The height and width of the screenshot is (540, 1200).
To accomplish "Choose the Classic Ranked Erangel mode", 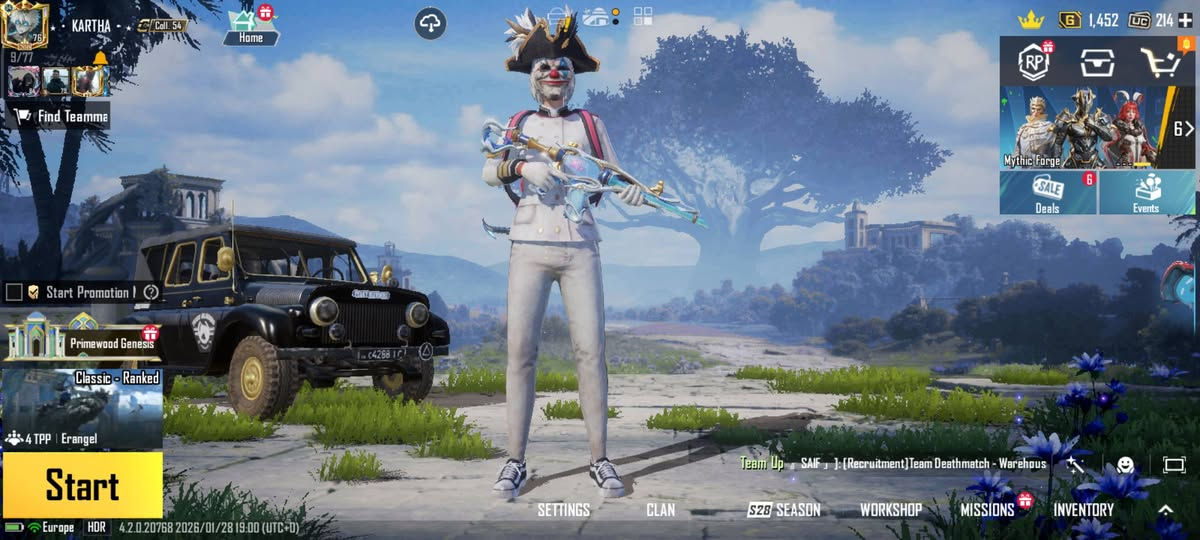I will click(82, 408).
